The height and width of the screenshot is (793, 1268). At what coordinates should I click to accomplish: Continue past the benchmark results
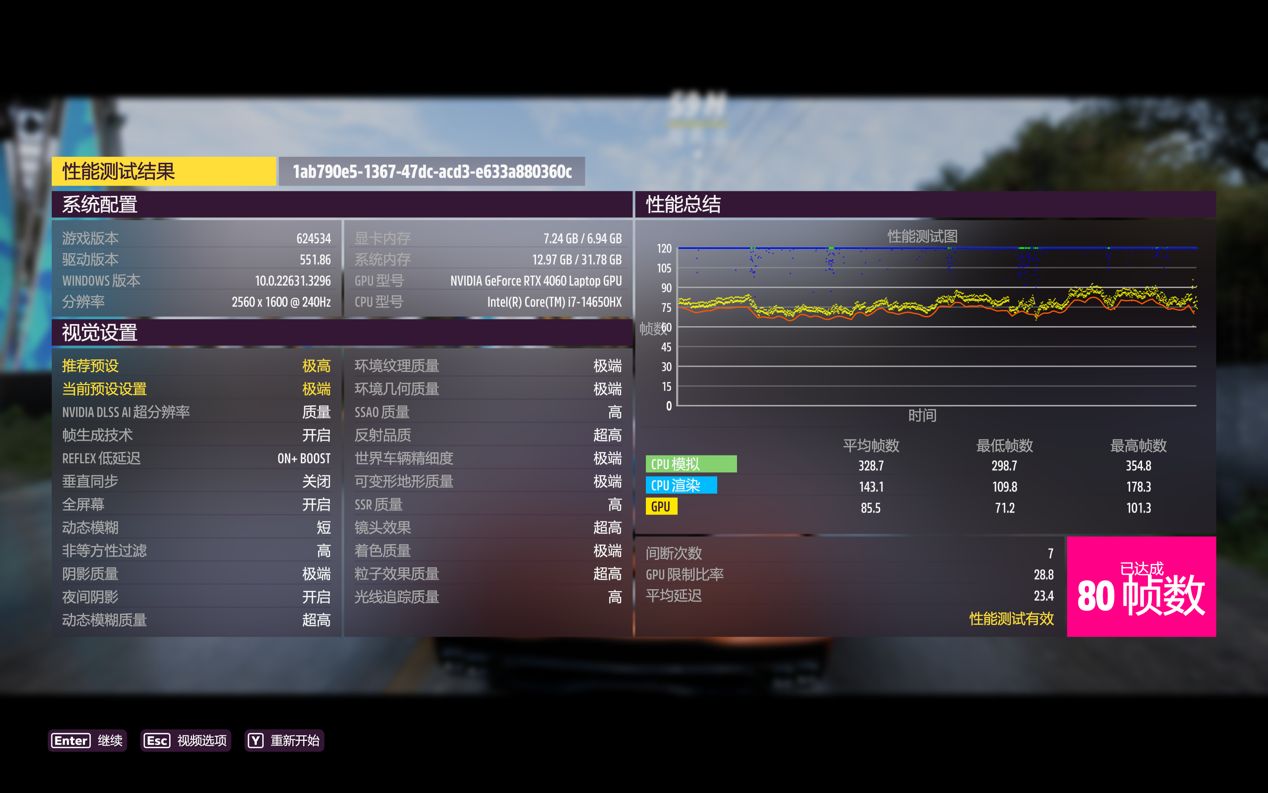coord(88,741)
